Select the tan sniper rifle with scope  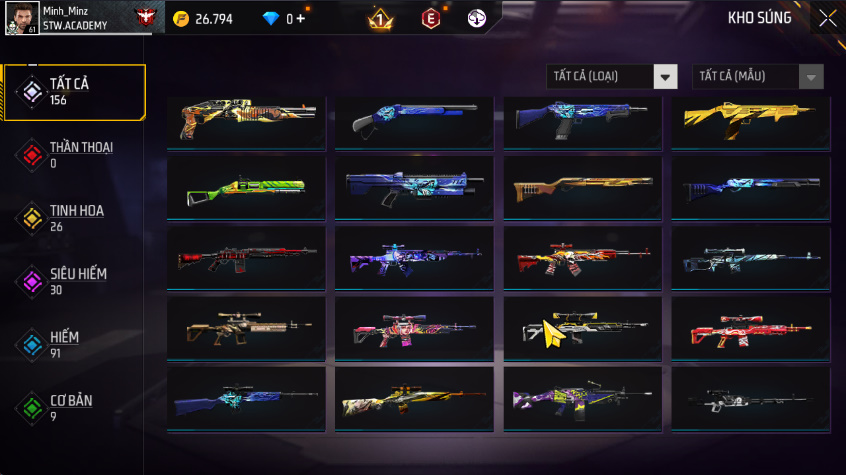246,325
